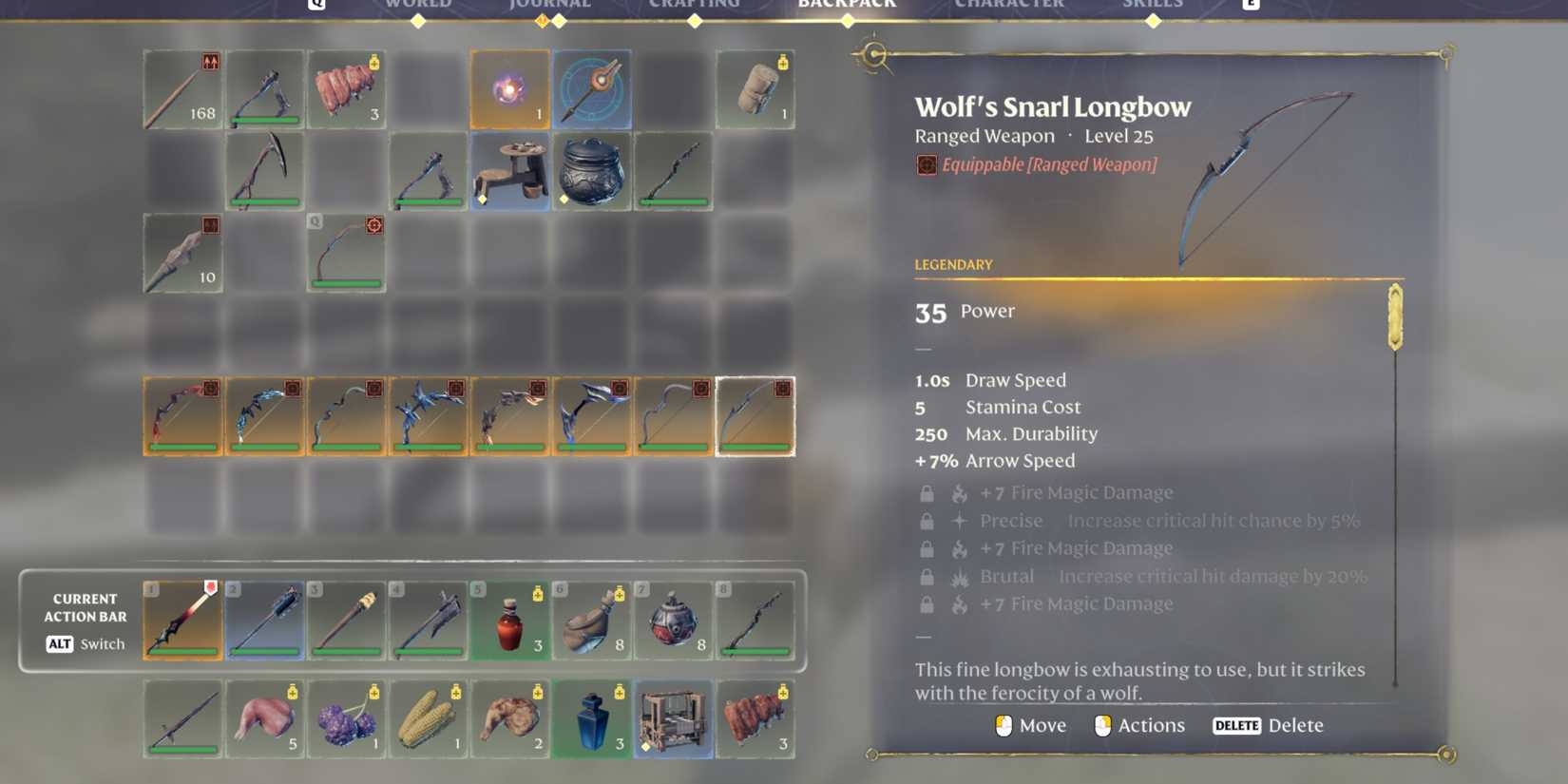Select the spear stack of 10
Screen dimensions: 1568x784
click(182, 252)
